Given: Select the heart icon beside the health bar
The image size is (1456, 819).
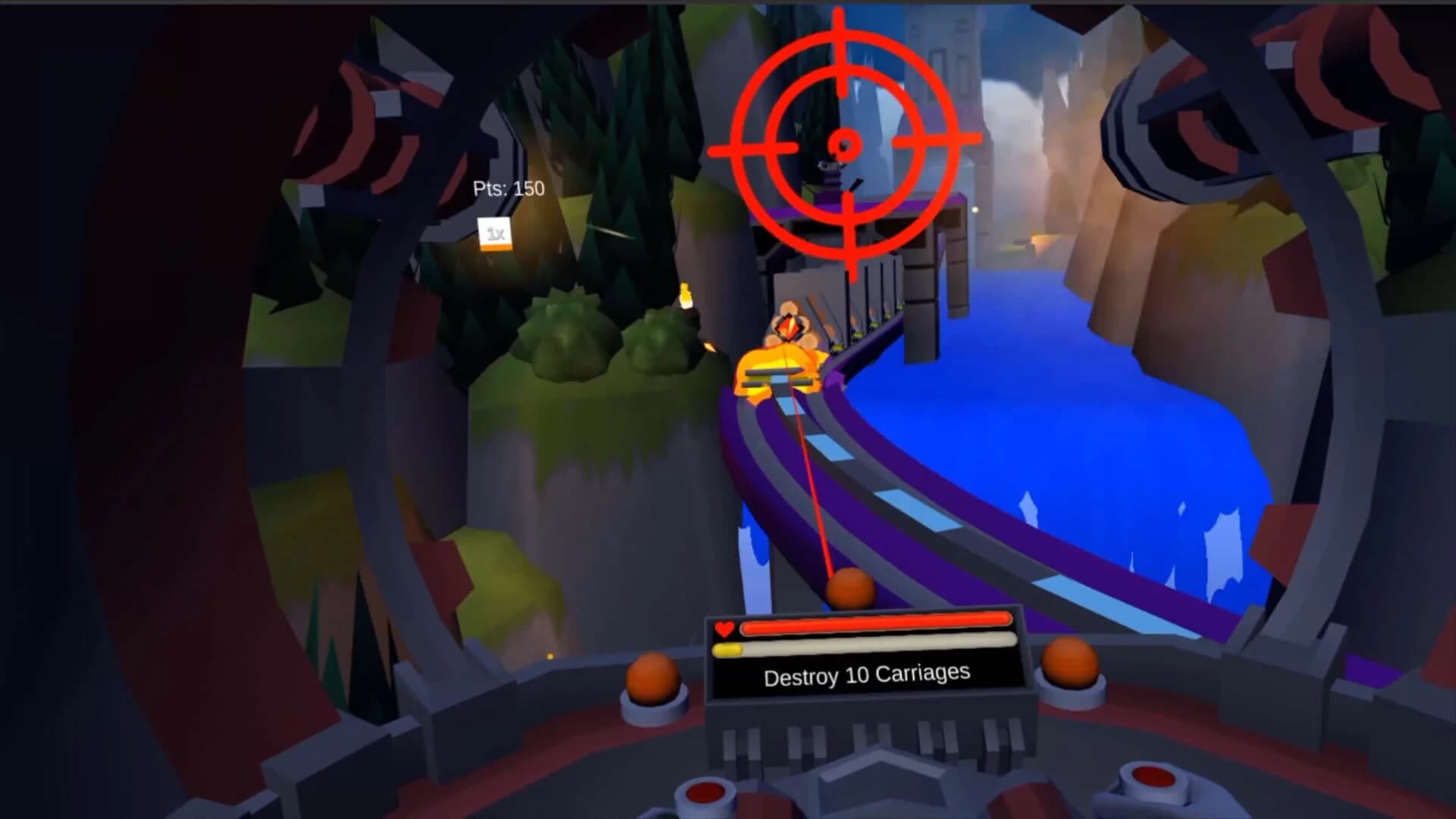Looking at the screenshot, I should click(x=723, y=627).
